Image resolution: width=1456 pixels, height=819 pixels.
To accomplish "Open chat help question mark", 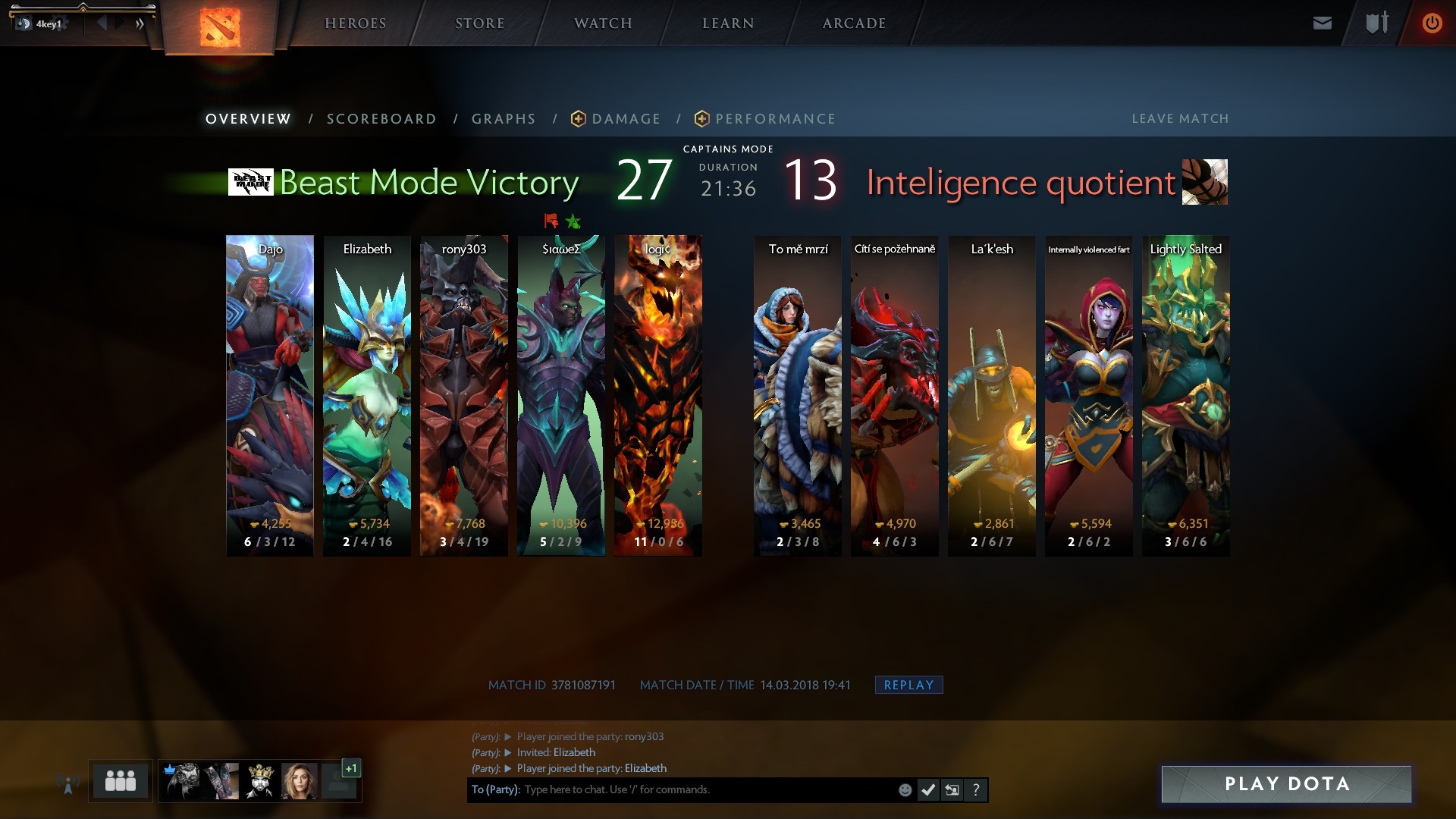I will pos(976,790).
